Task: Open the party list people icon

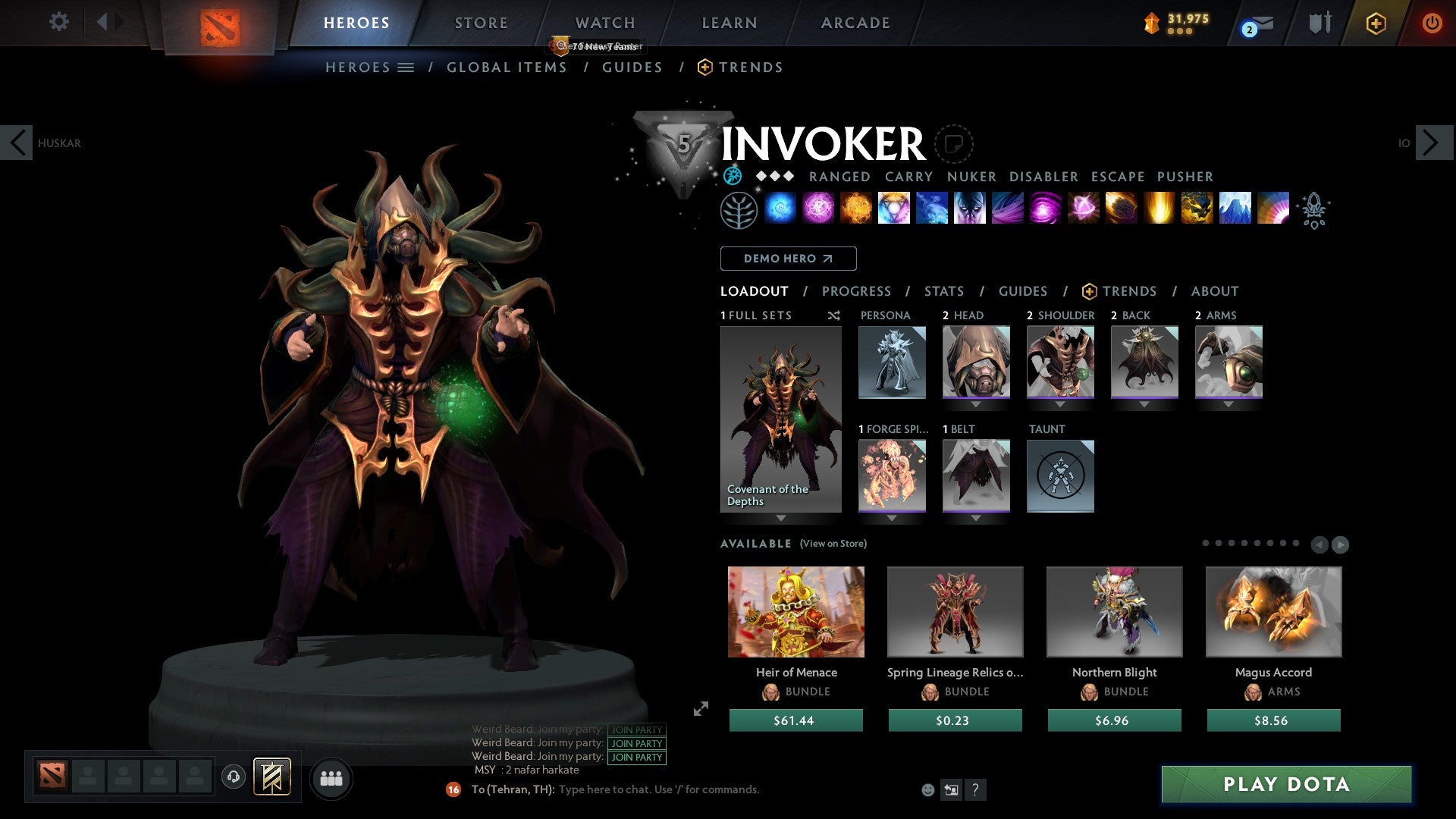Action: point(331,778)
